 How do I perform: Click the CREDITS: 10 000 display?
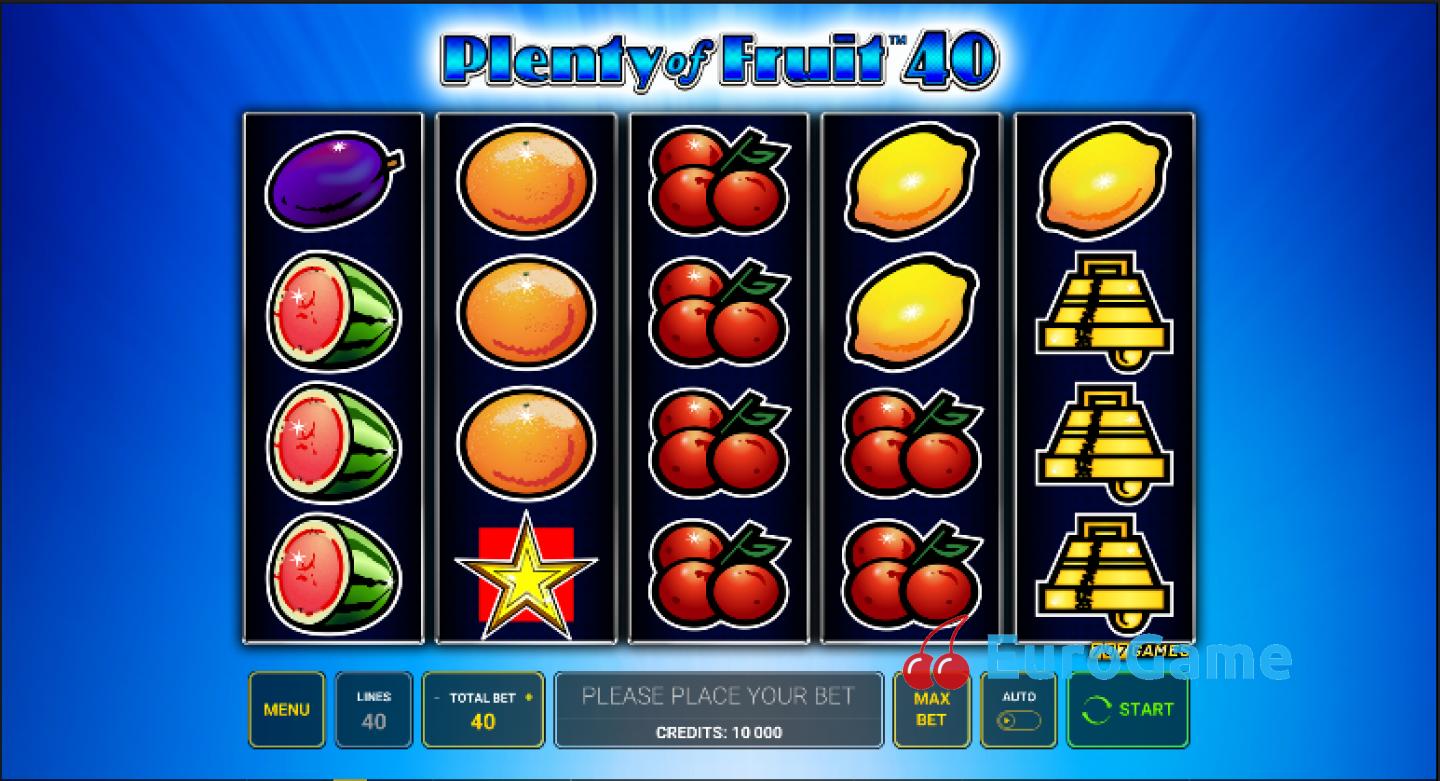point(719,732)
